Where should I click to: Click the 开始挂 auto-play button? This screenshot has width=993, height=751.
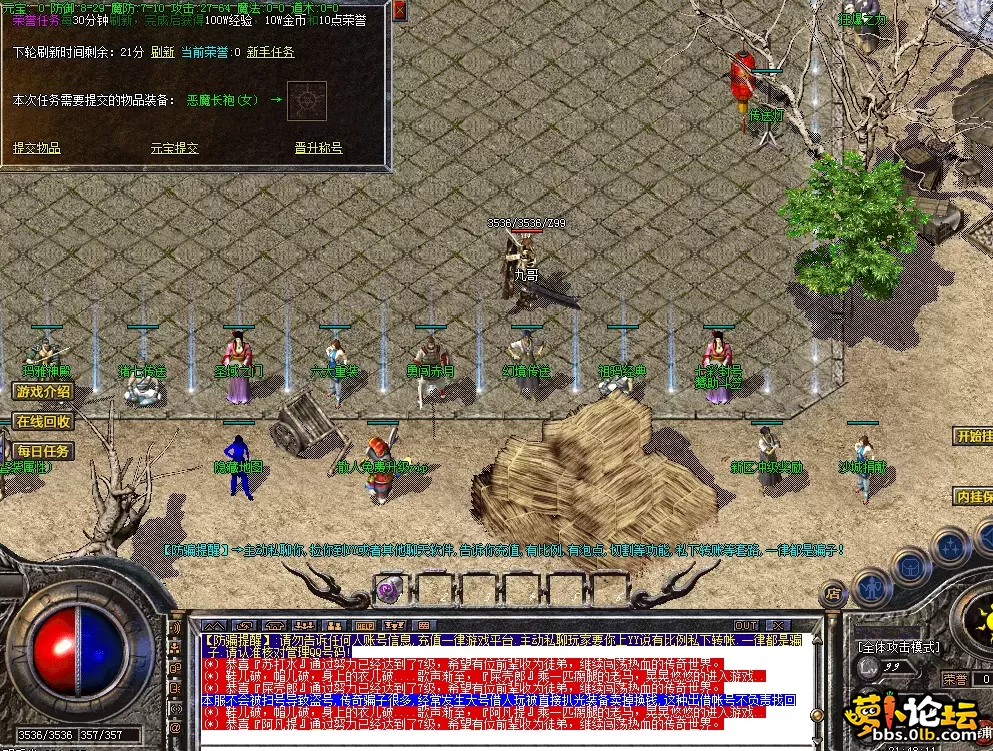point(974,437)
